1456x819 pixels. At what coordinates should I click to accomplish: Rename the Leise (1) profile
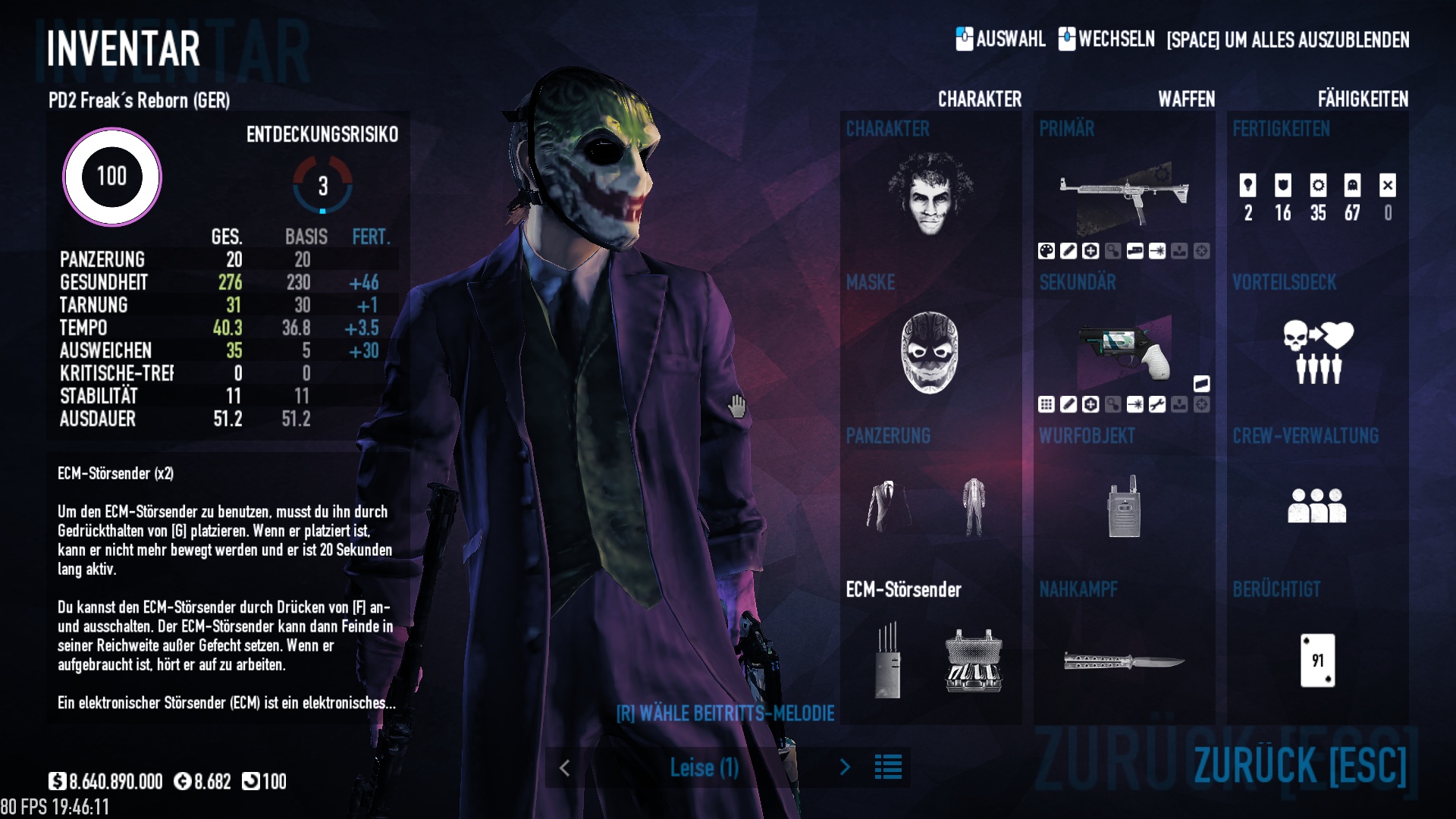704,767
